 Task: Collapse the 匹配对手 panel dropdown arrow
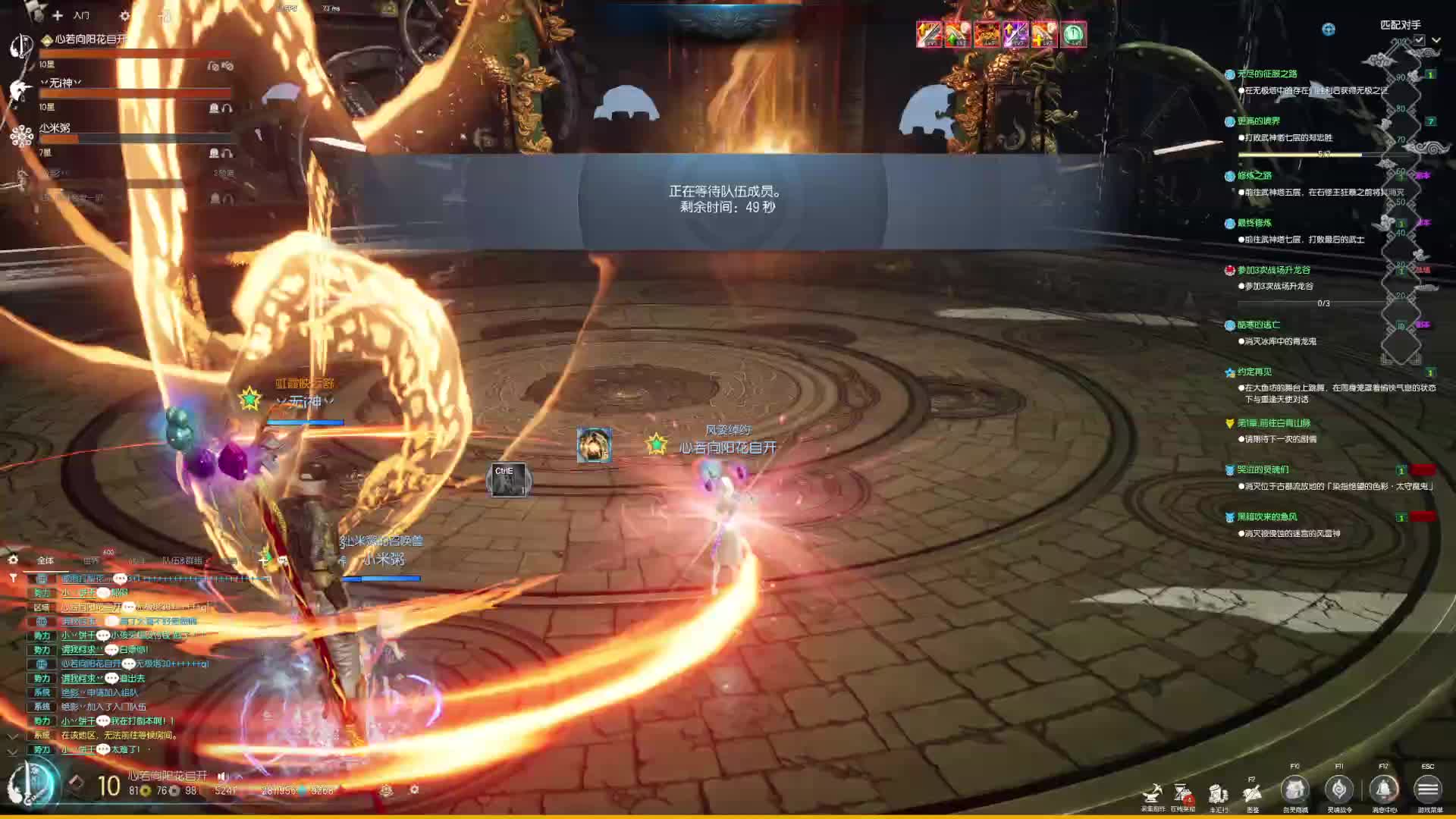coord(1436,40)
